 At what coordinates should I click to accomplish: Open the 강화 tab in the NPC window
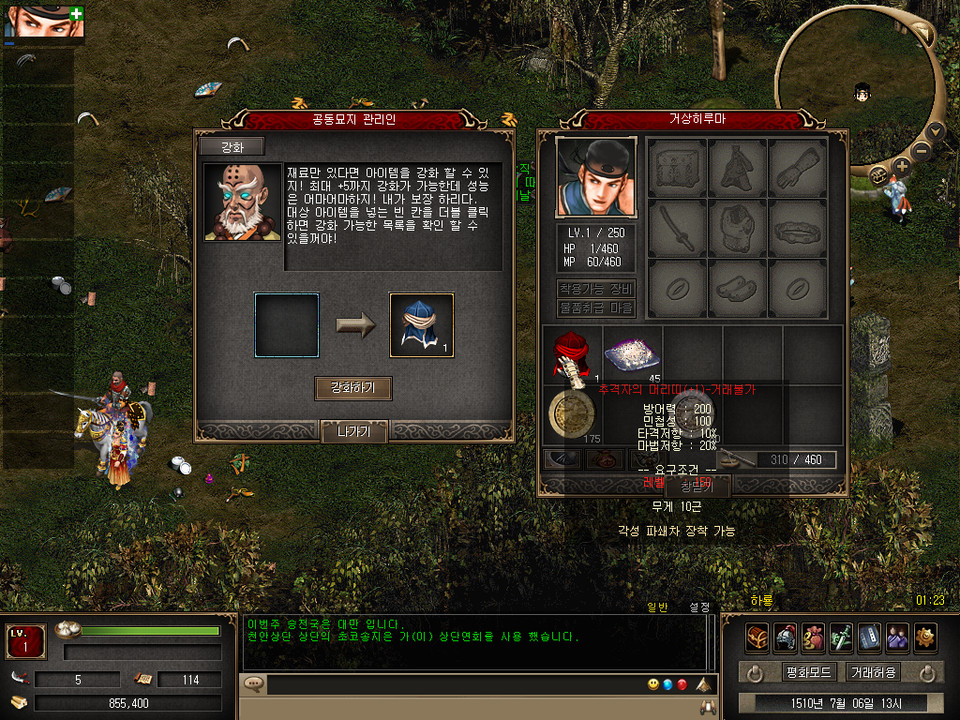tap(231, 147)
